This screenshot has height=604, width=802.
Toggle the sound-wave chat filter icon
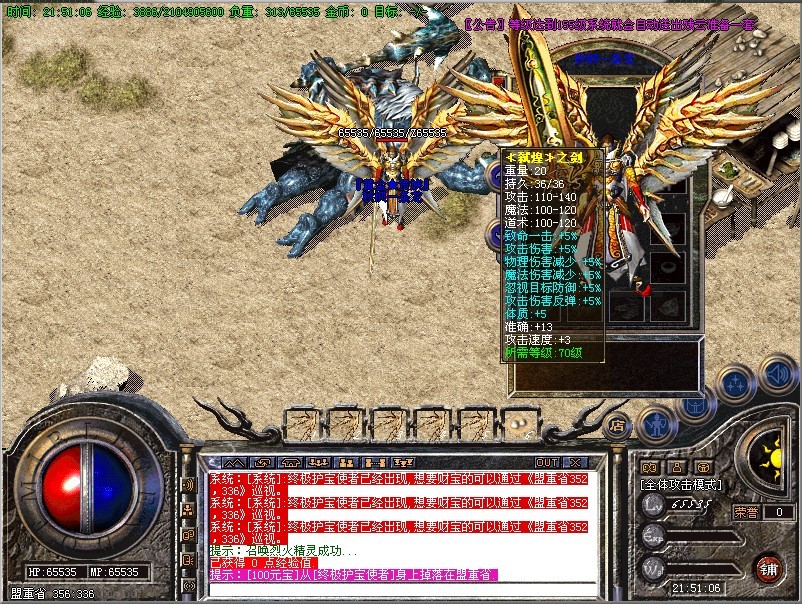[x=187, y=485]
